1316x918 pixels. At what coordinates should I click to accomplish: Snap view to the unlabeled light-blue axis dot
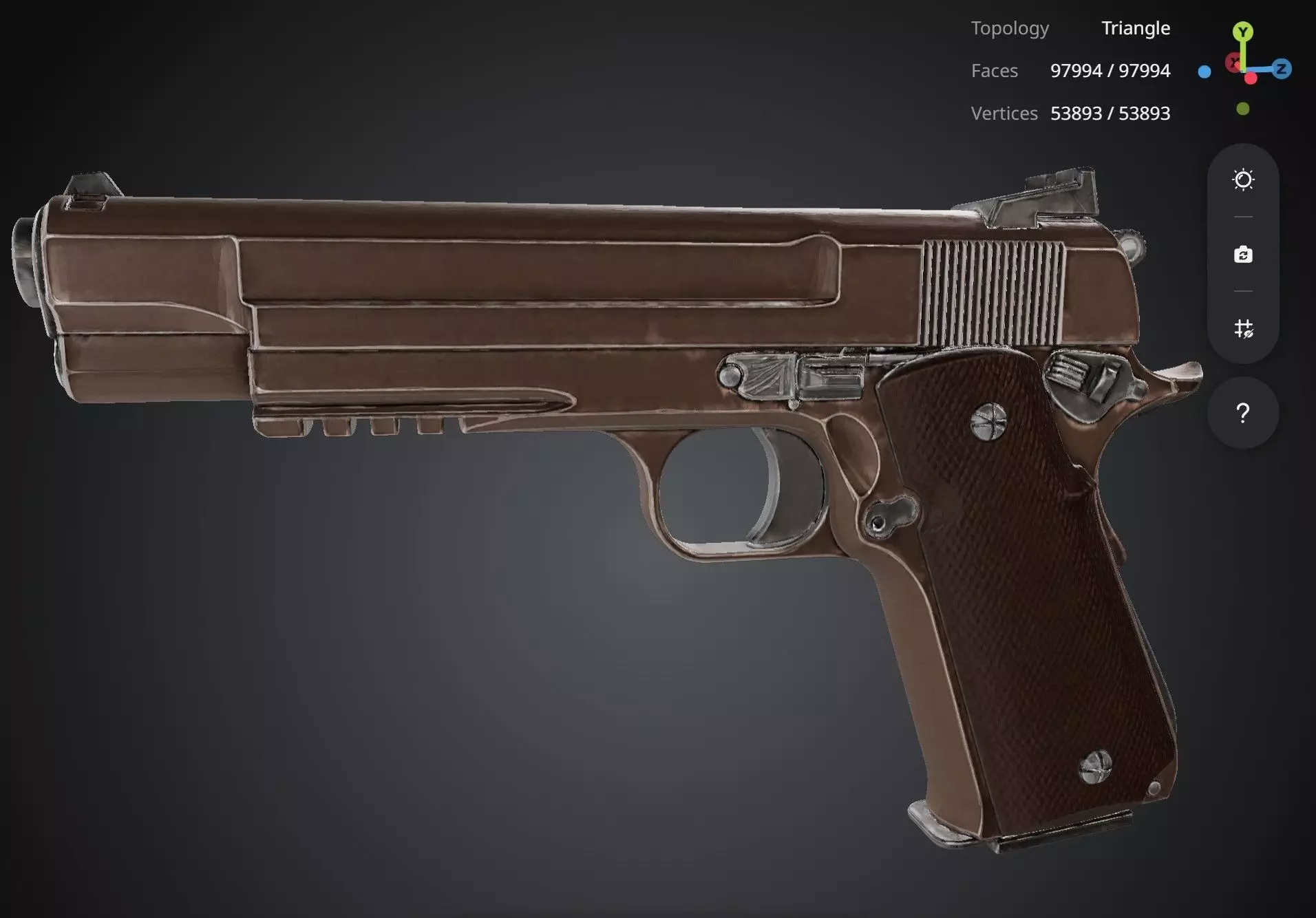1204,72
